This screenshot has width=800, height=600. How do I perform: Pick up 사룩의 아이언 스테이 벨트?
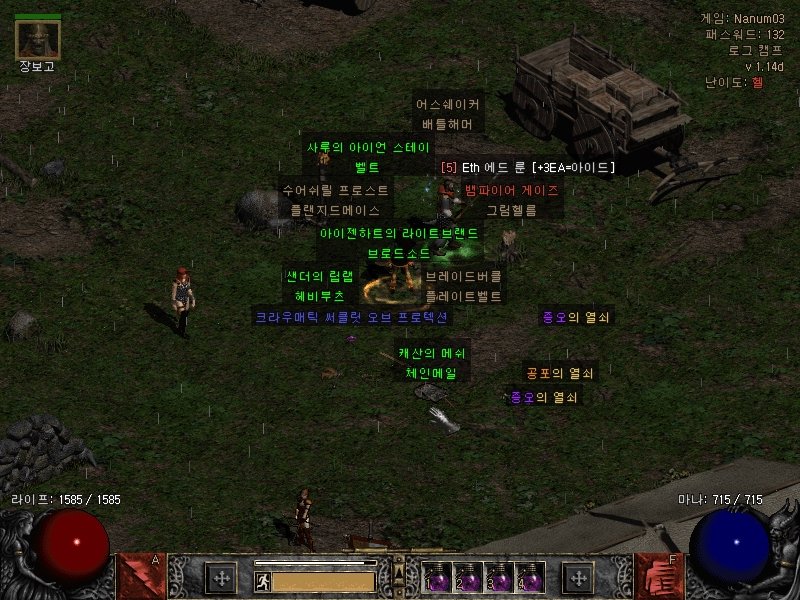point(367,157)
